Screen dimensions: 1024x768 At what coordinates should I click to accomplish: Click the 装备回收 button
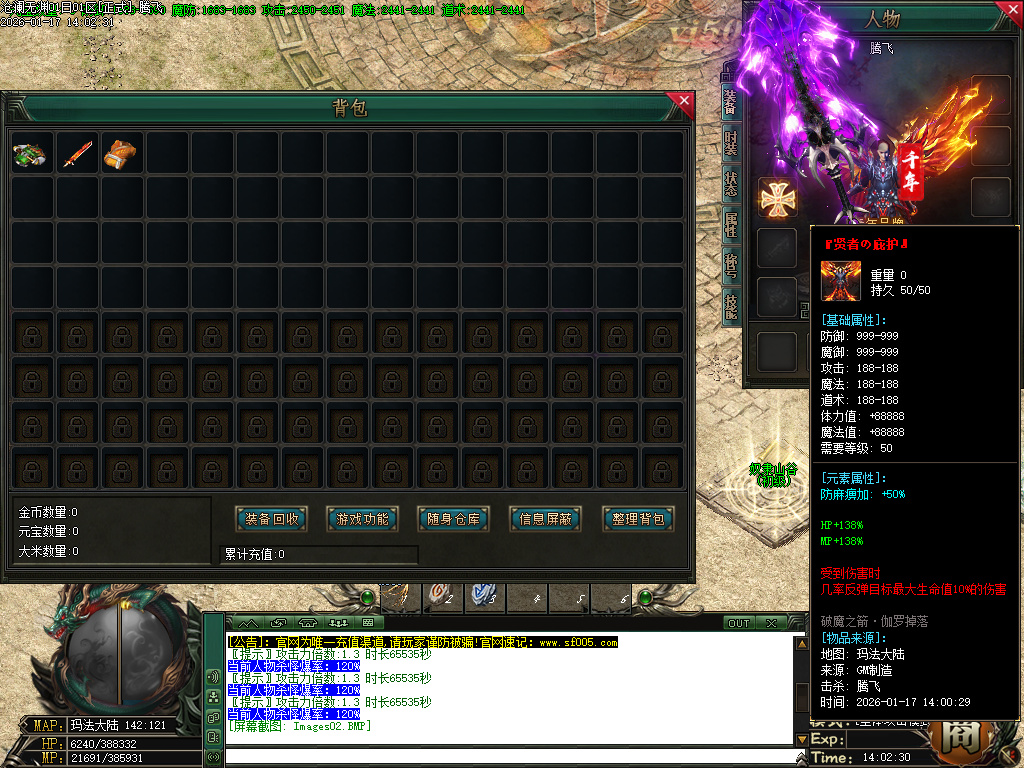[271, 519]
